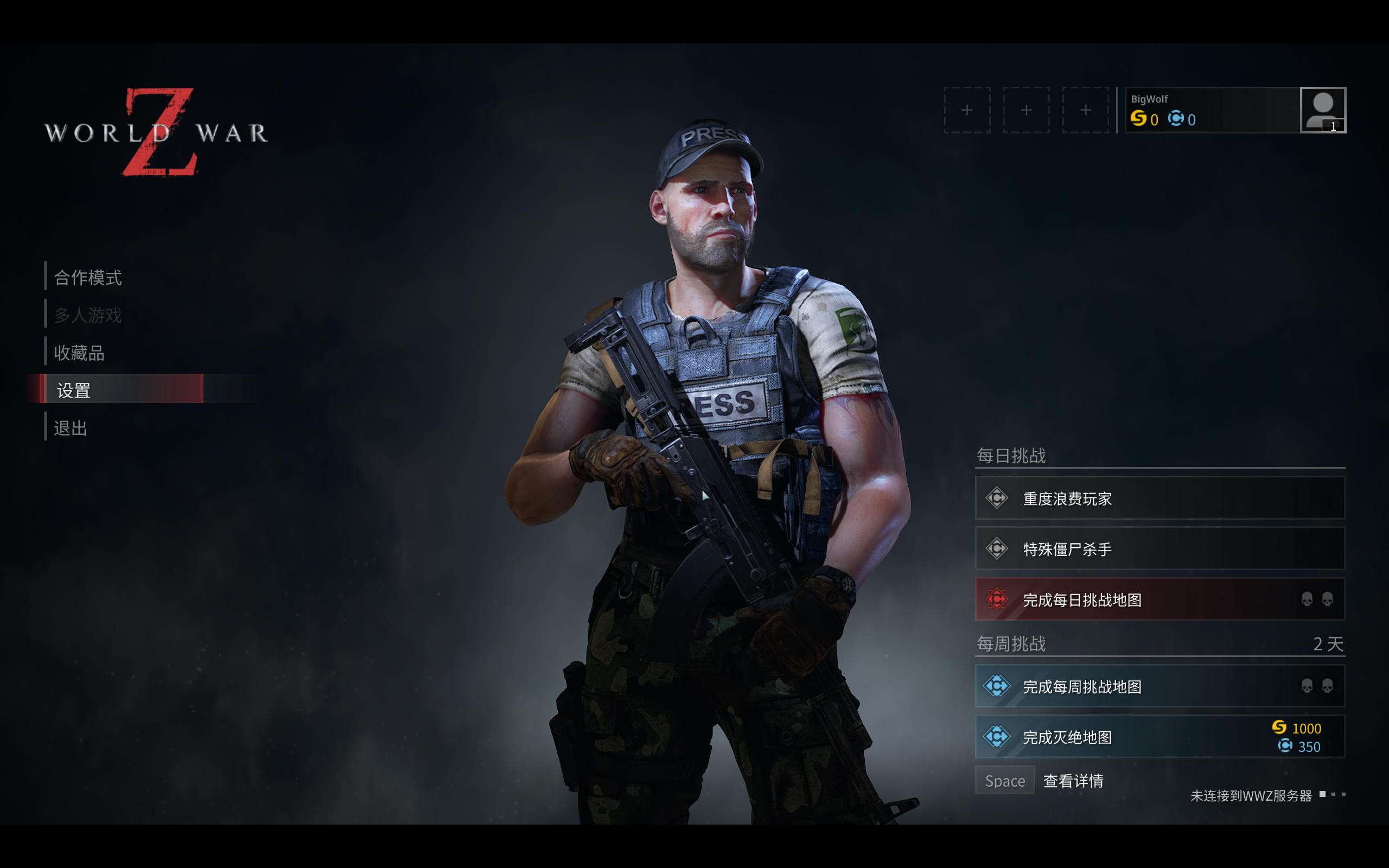Open the BigWolf player profile avatar
Screen dimensions: 1389x868
tap(1322, 110)
